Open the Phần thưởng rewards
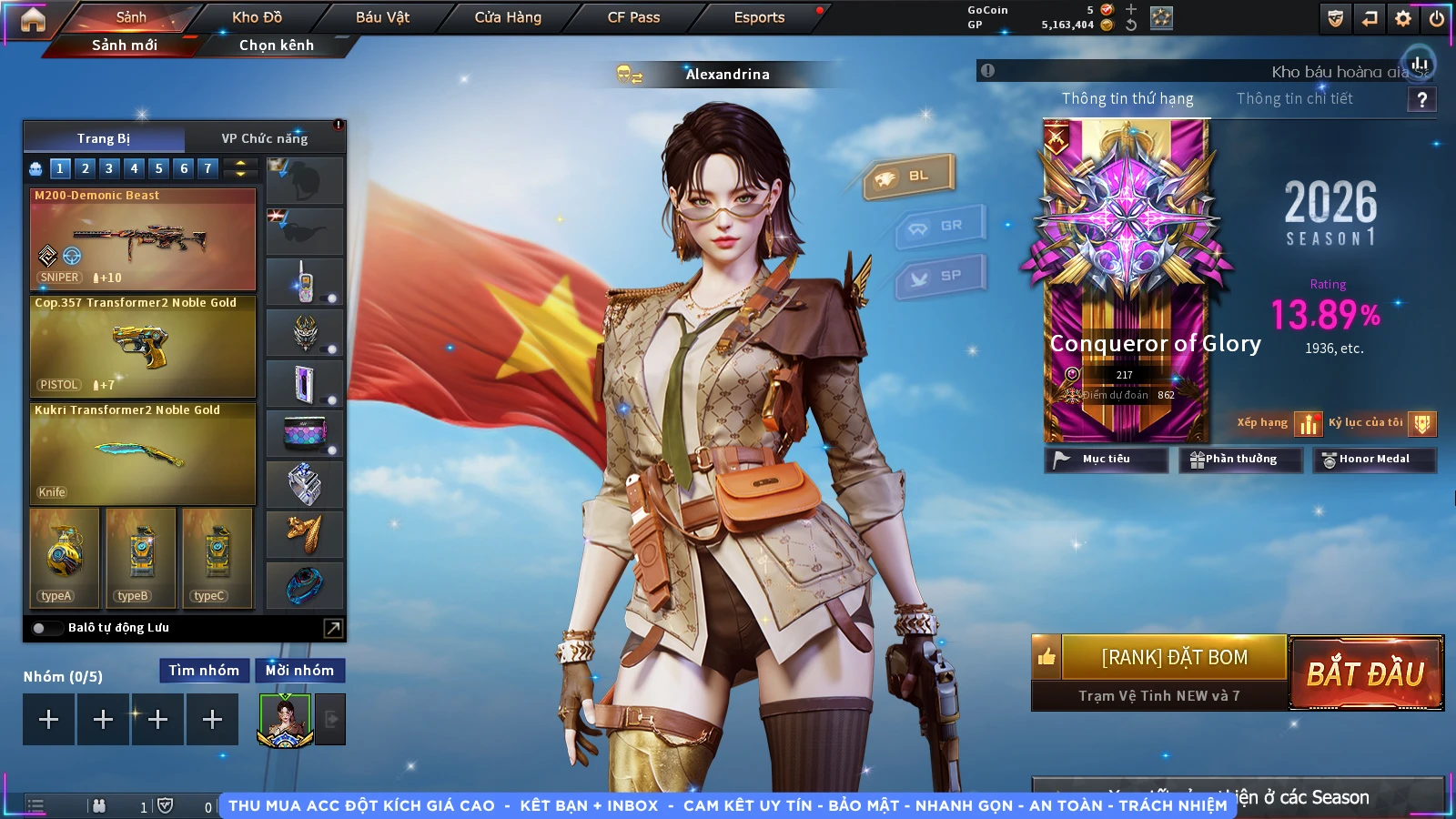 1235,460
